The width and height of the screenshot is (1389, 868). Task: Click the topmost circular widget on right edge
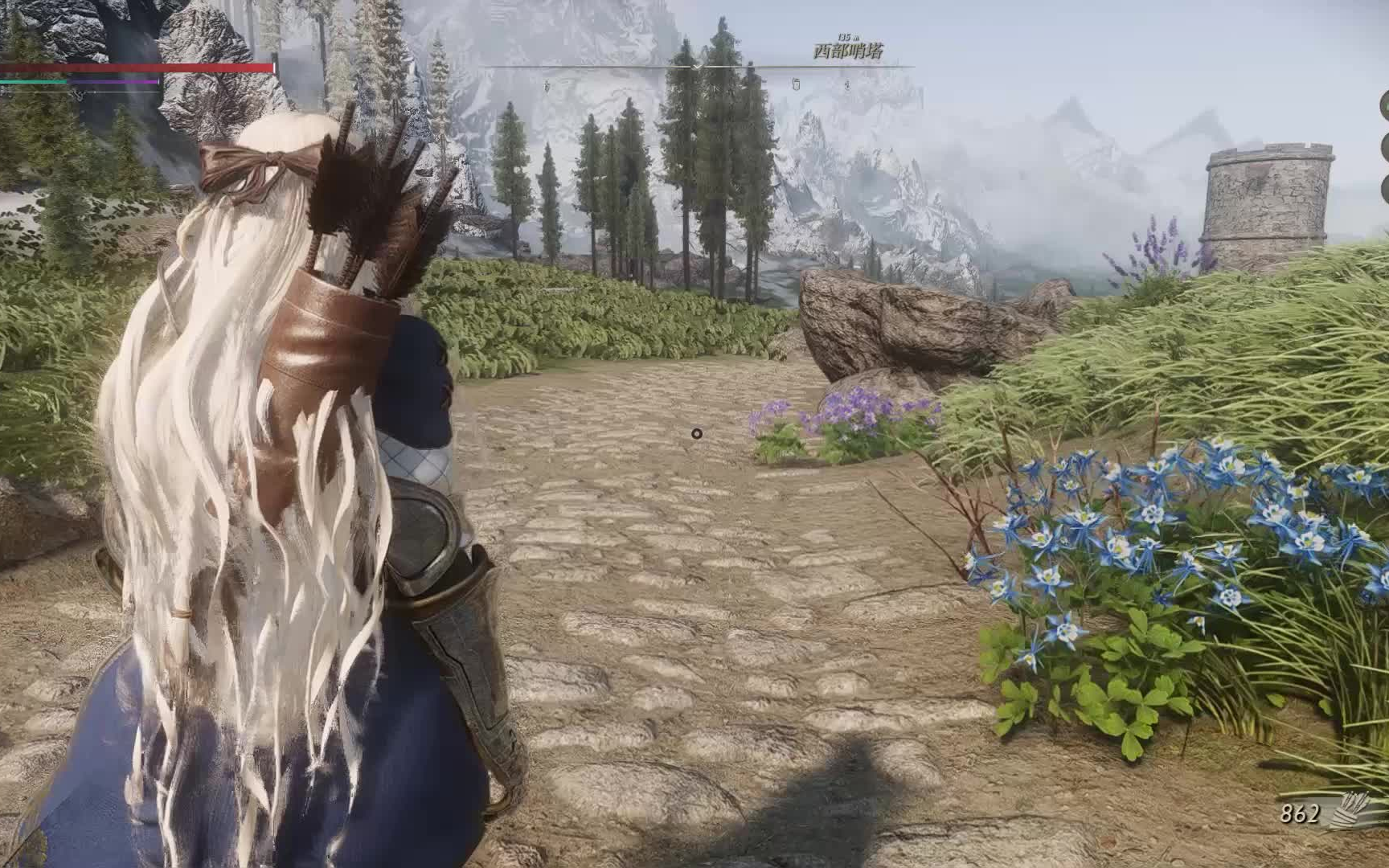pyautogui.click(x=1387, y=104)
